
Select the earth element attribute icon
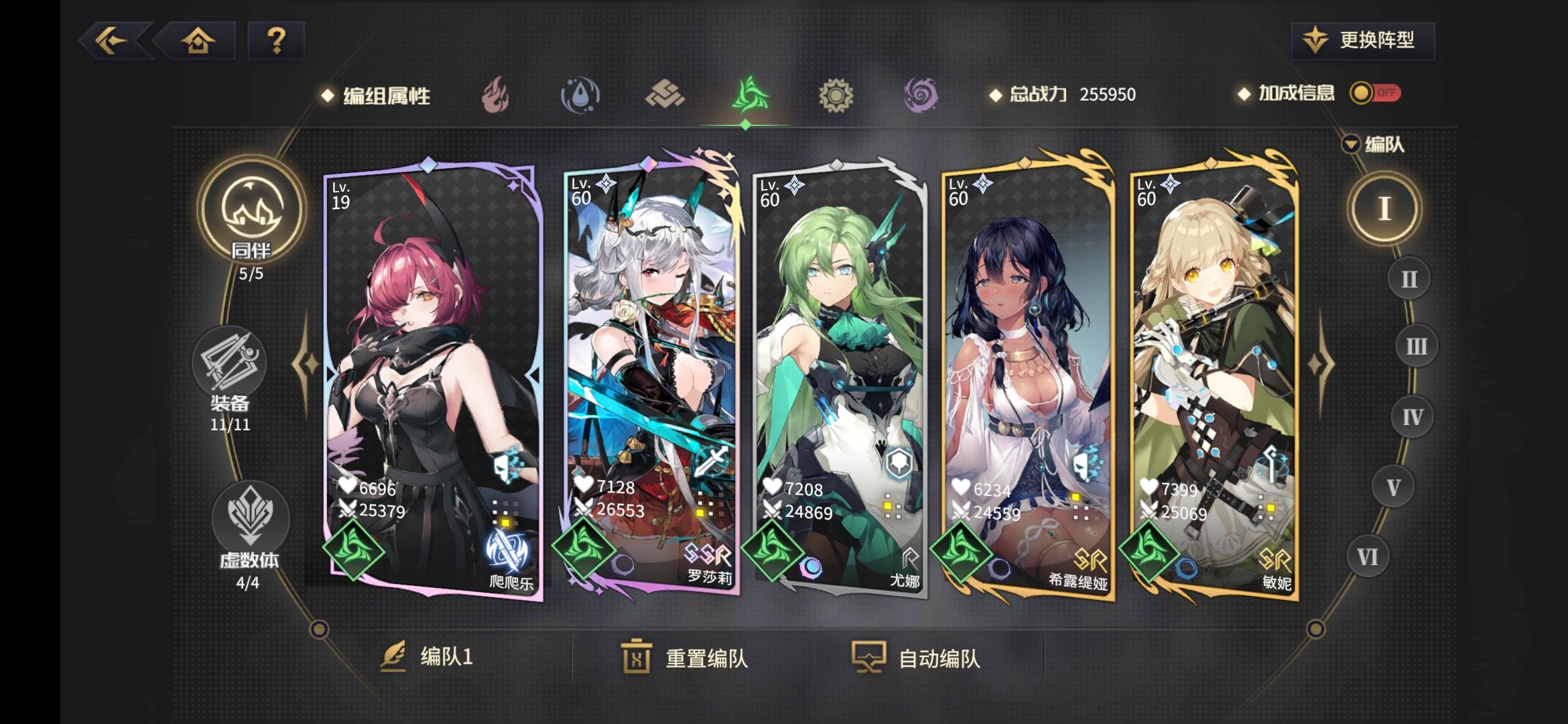point(663,94)
